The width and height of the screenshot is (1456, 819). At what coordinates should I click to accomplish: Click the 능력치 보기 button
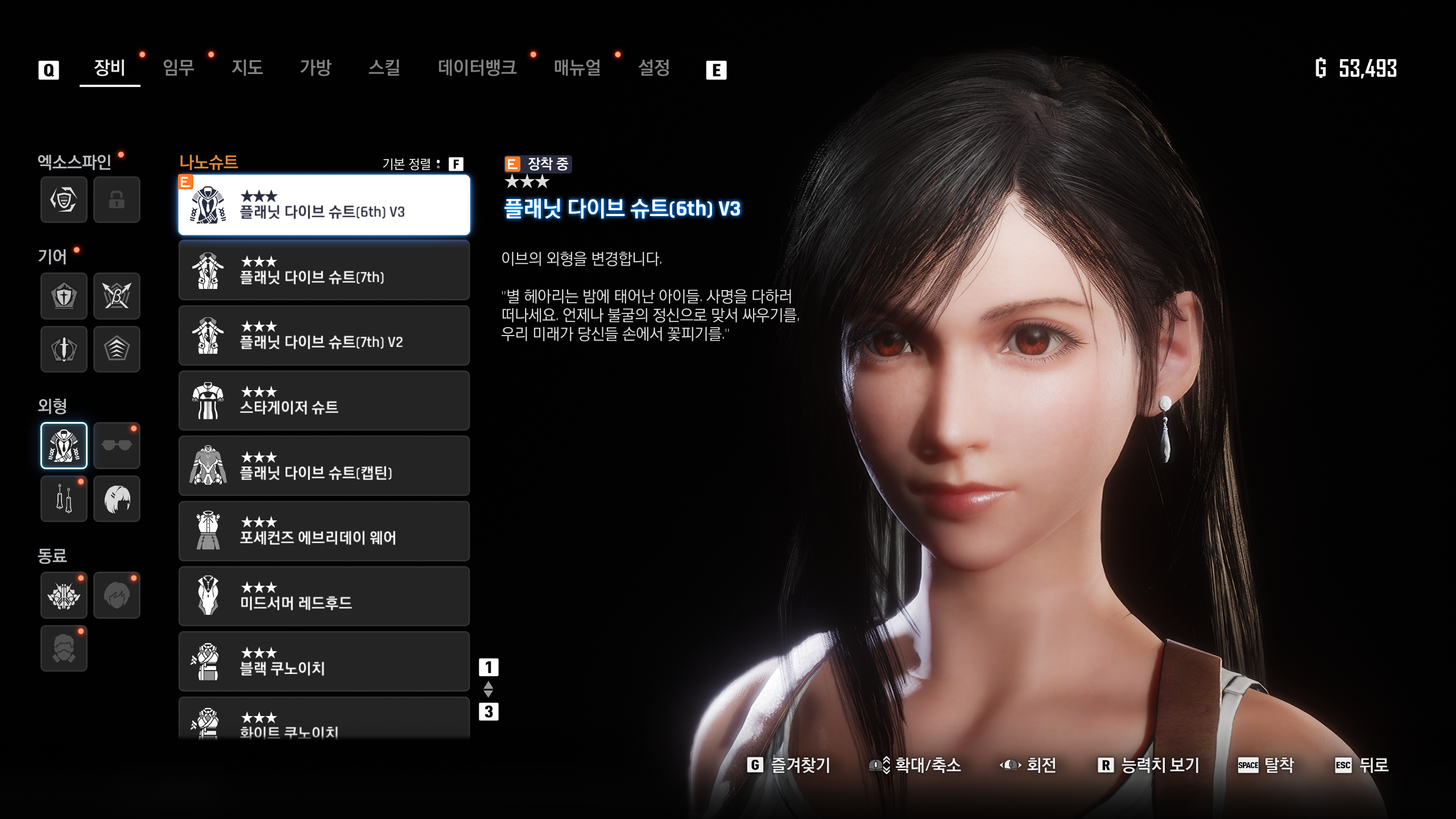[x=1149, y=766]
